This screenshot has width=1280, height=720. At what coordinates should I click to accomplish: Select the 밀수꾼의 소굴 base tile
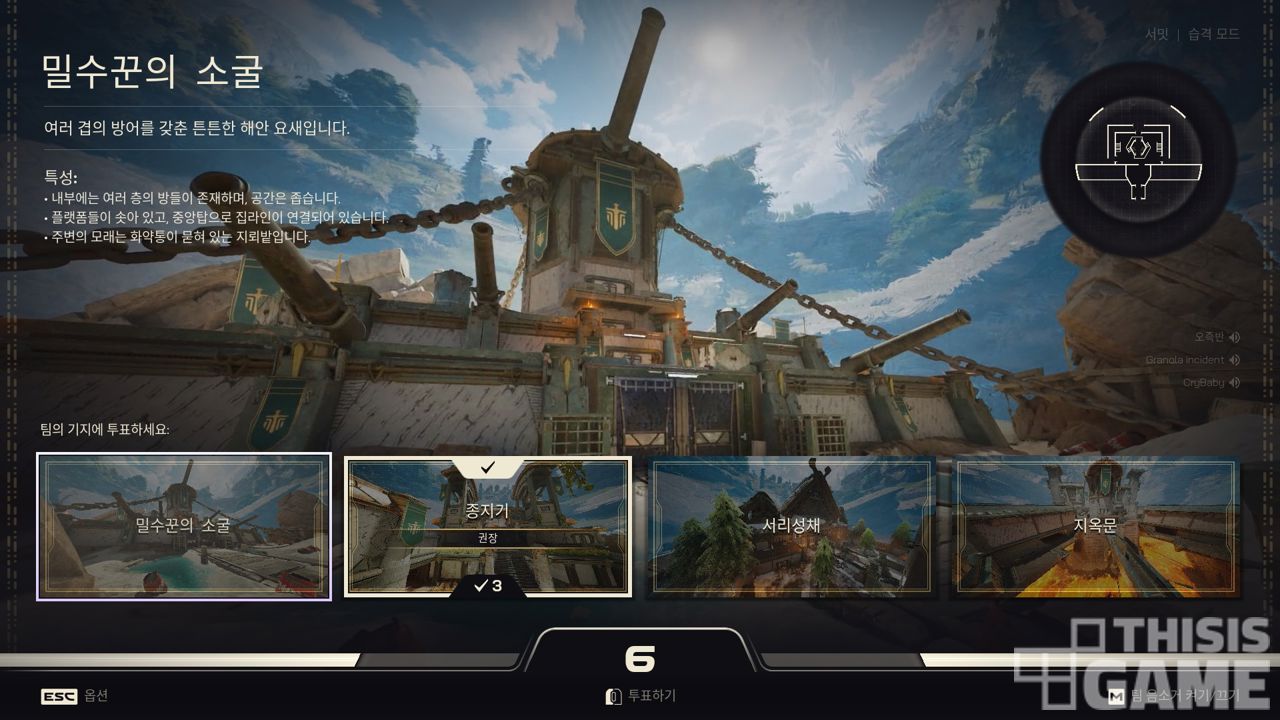[184, 526]
